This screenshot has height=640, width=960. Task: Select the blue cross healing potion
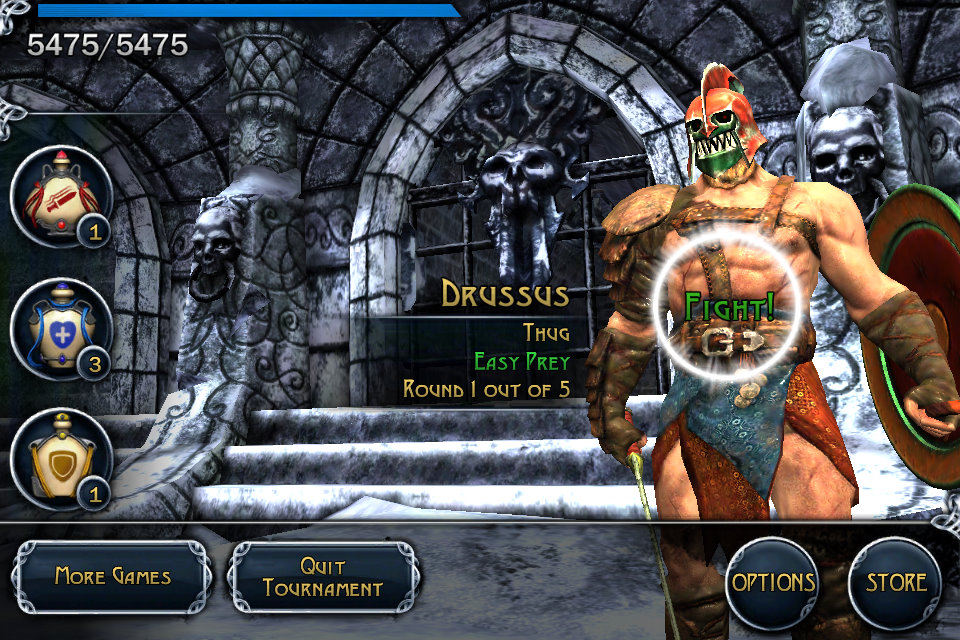[x=60, y=328]
